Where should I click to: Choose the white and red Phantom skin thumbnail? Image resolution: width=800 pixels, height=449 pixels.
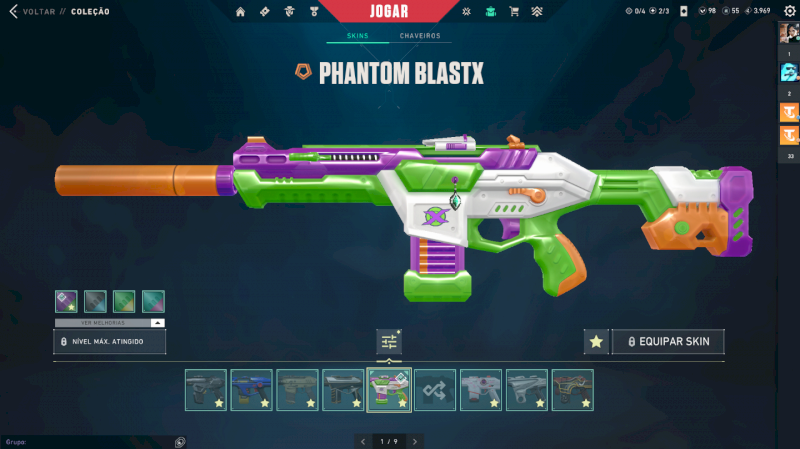[x=480, y=390]
